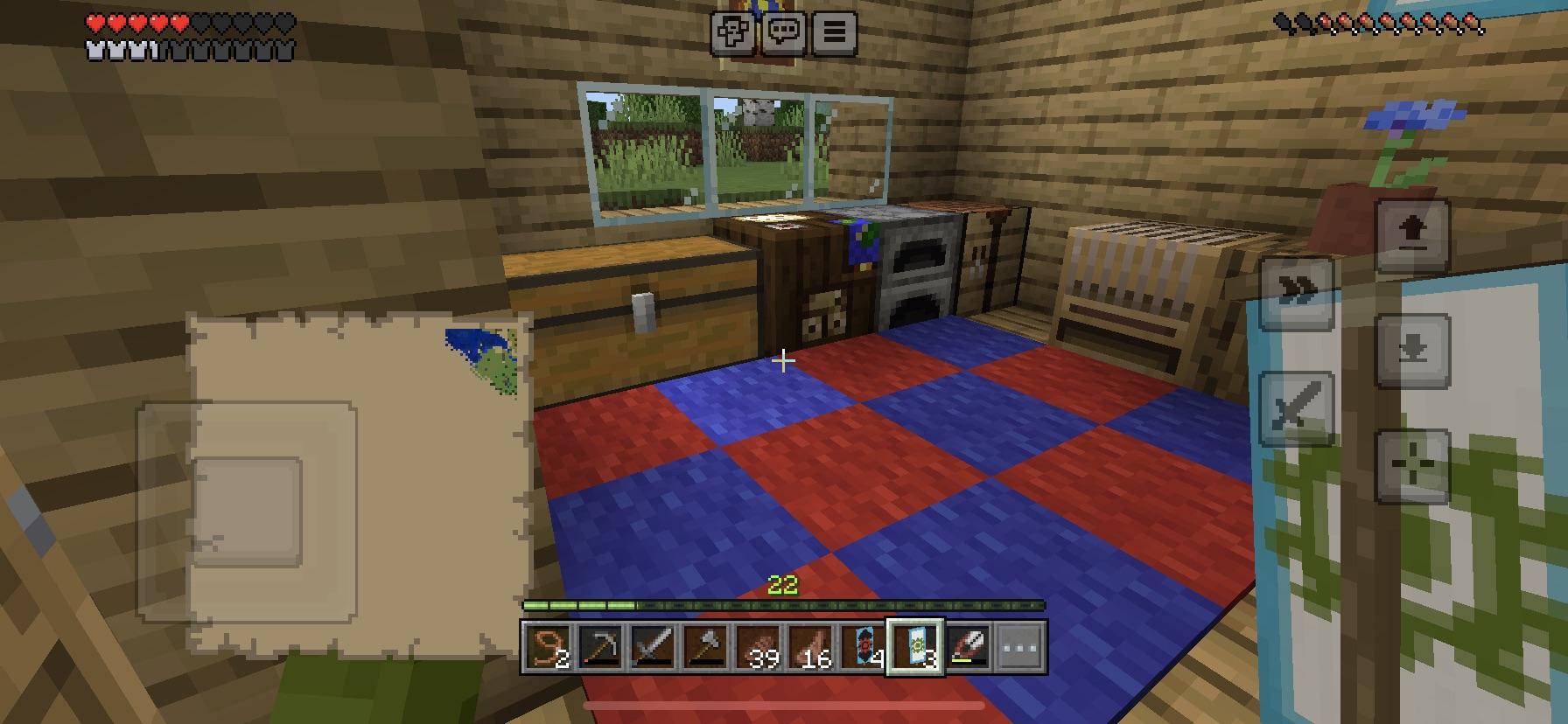The height and width of the screenshot is (724, 1568).
Task: Open the chat window
Action: (785, 31)
